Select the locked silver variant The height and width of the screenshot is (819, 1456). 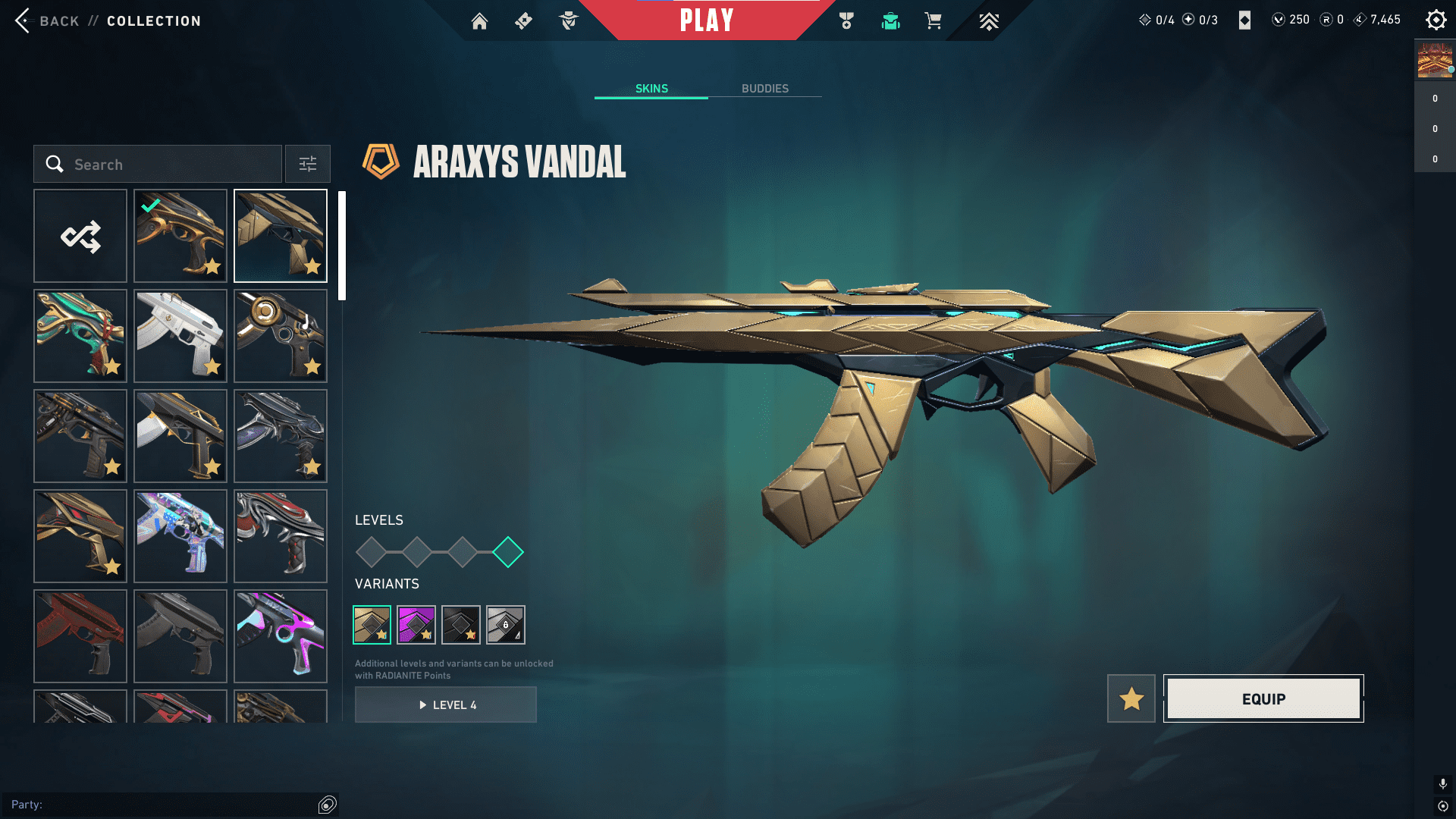(506, 625)
